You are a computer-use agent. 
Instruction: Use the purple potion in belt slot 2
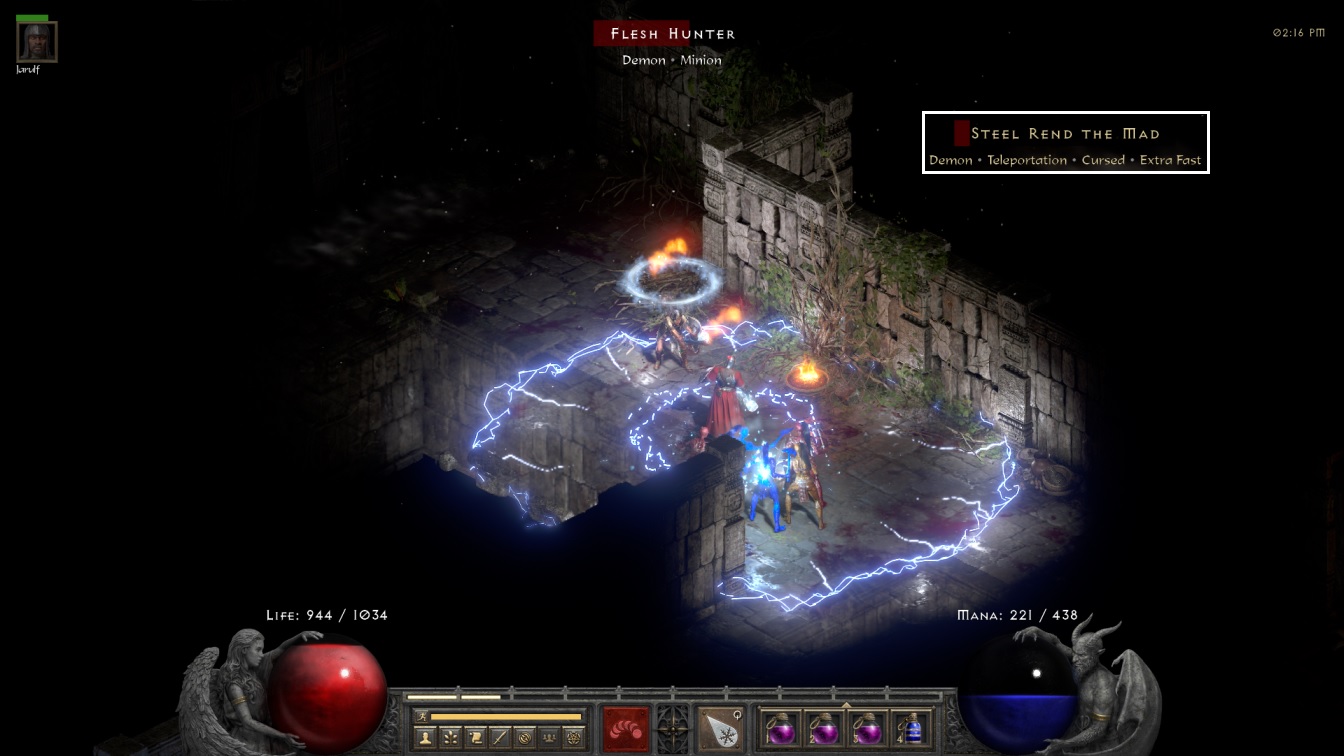pyautogui.click(x=823, y=729)
